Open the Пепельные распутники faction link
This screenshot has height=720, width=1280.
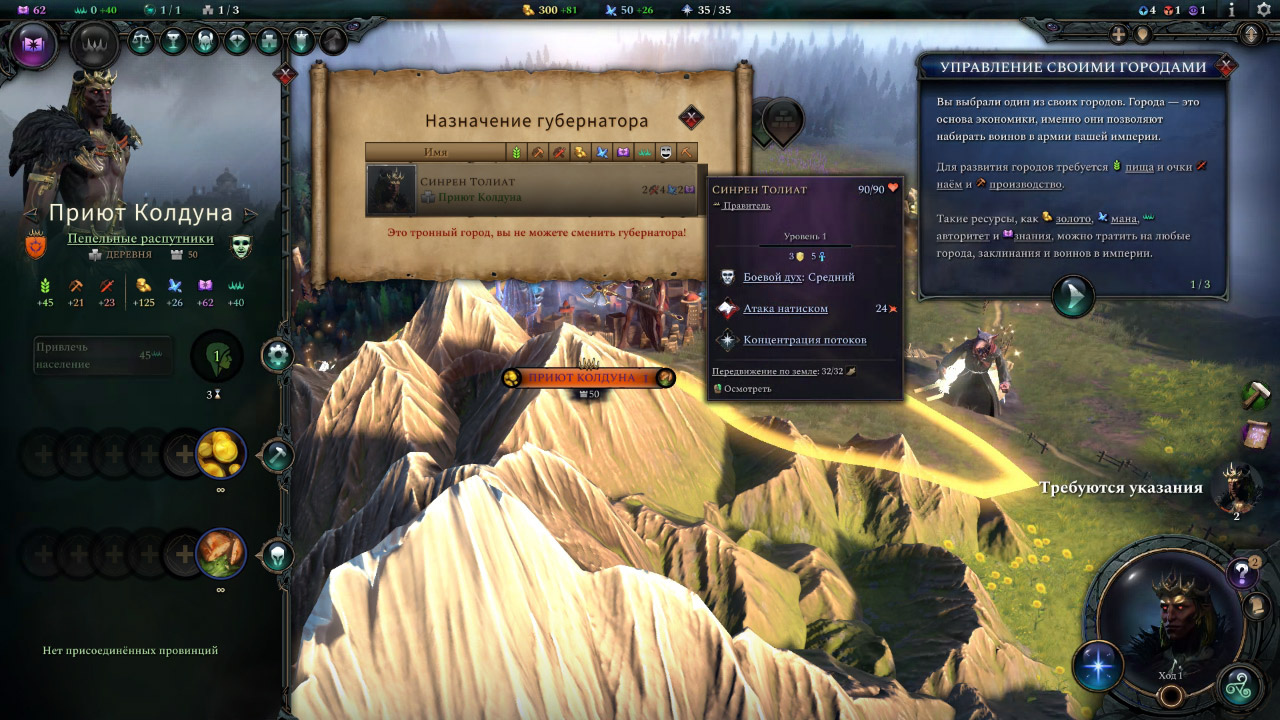[x=140, y=238]
